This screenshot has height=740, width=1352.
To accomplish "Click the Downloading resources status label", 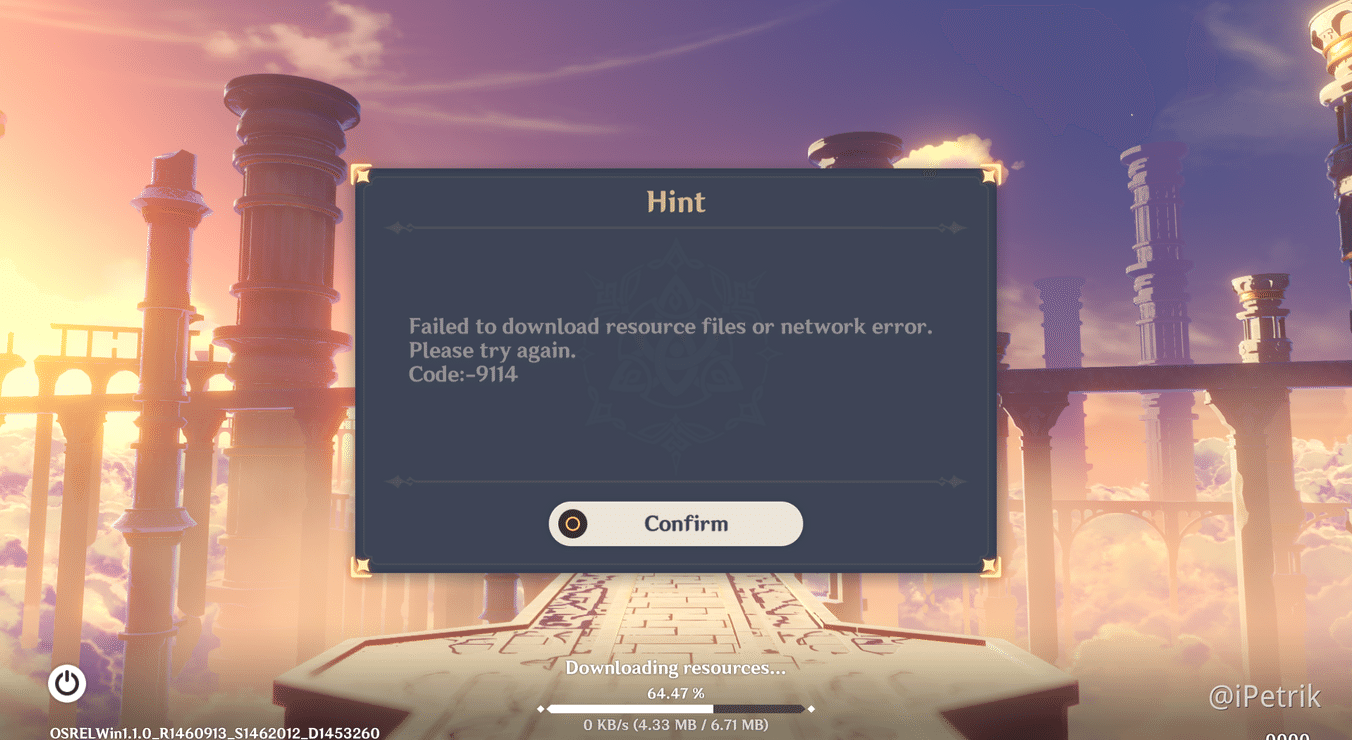I will tap(675, 667).
